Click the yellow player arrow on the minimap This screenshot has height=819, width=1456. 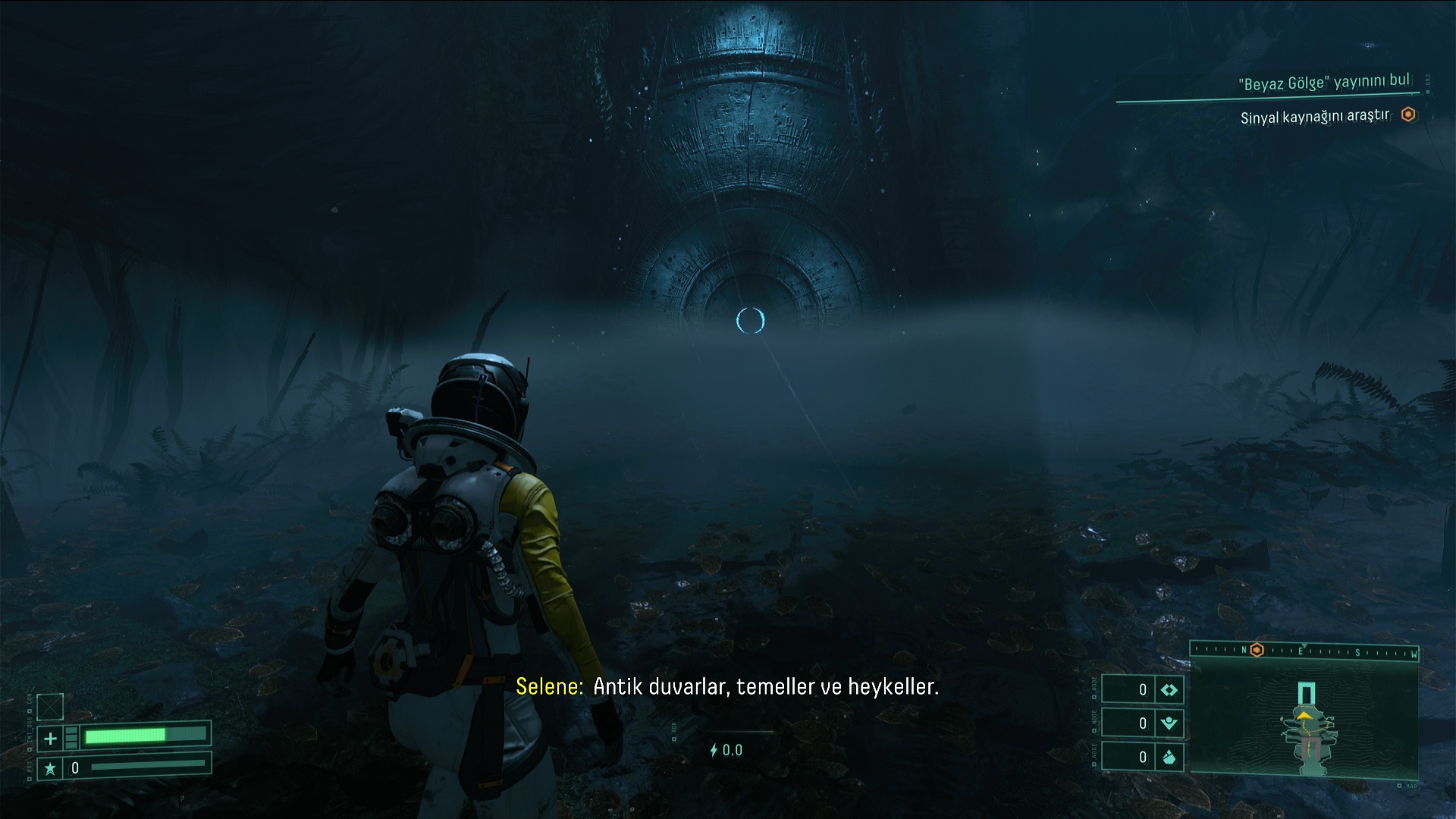pyautogui.click(x=1304, y=715)
